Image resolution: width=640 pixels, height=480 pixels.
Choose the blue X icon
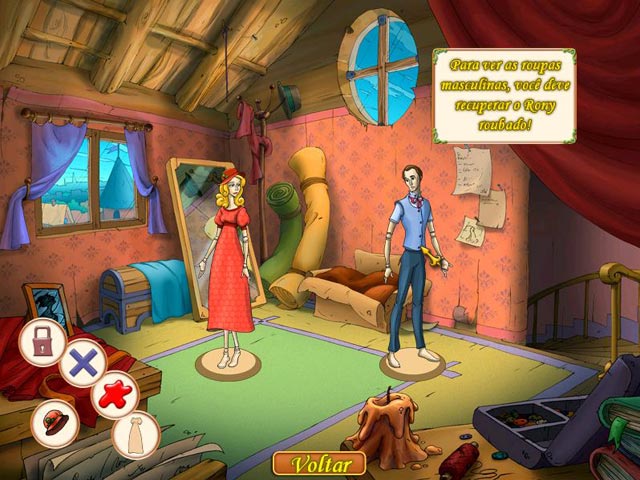pos(82,362)
